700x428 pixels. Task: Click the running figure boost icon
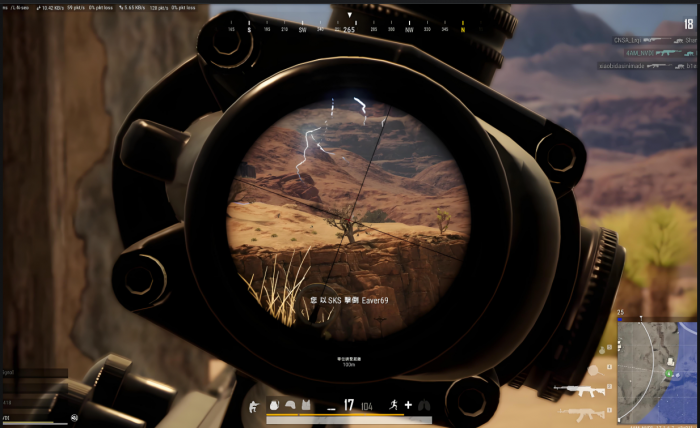[x=393, y=404]
